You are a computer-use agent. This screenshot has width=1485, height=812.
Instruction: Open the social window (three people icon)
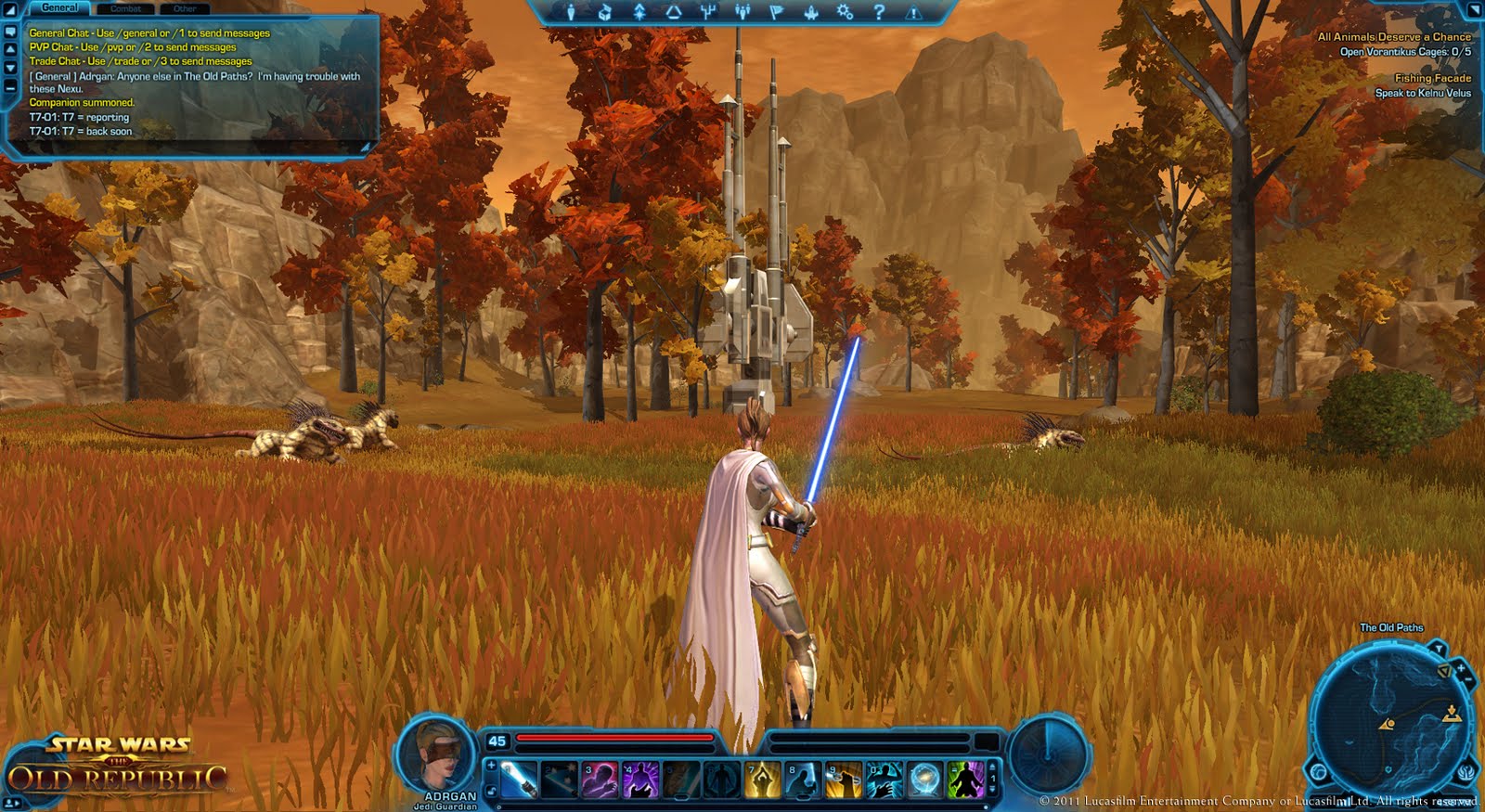742,12
